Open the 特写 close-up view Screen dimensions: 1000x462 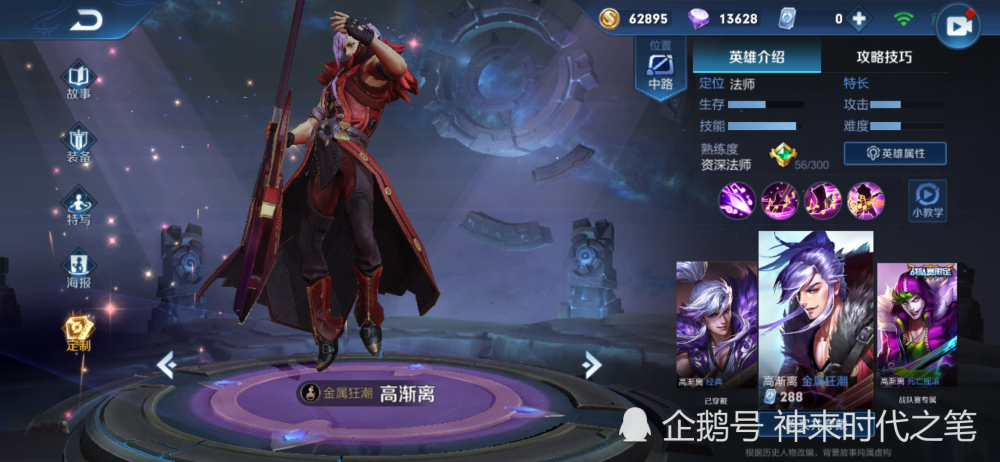(79, 204)
